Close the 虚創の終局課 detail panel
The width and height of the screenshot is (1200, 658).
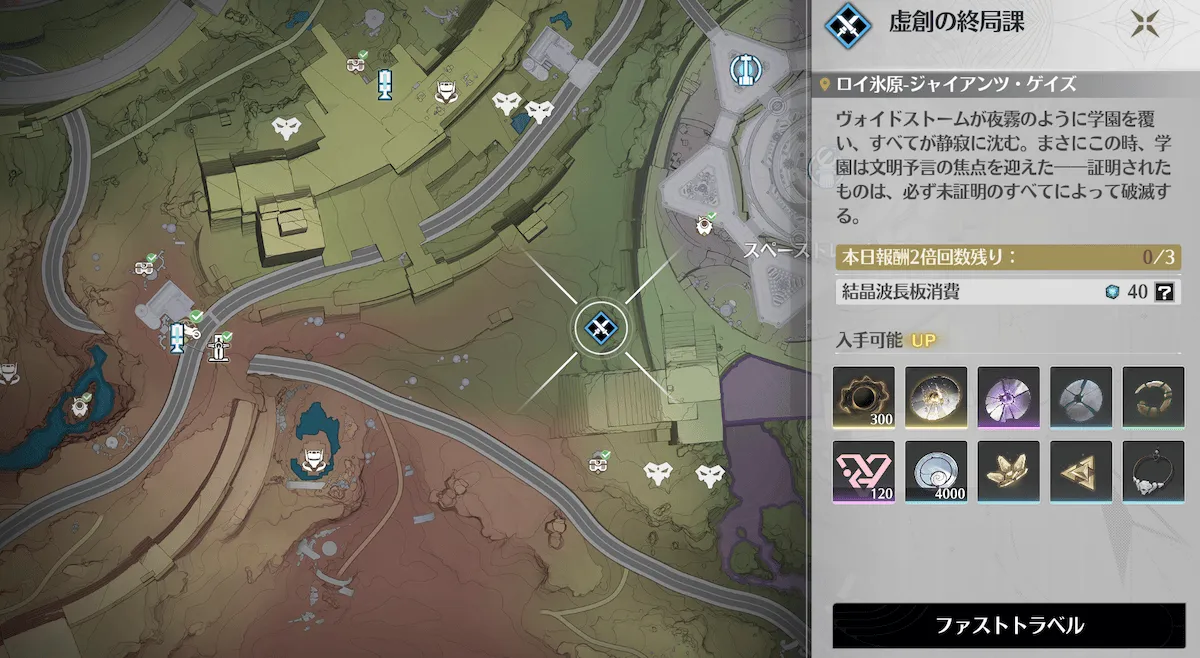pyautogui.click(x=1144, y=24)
